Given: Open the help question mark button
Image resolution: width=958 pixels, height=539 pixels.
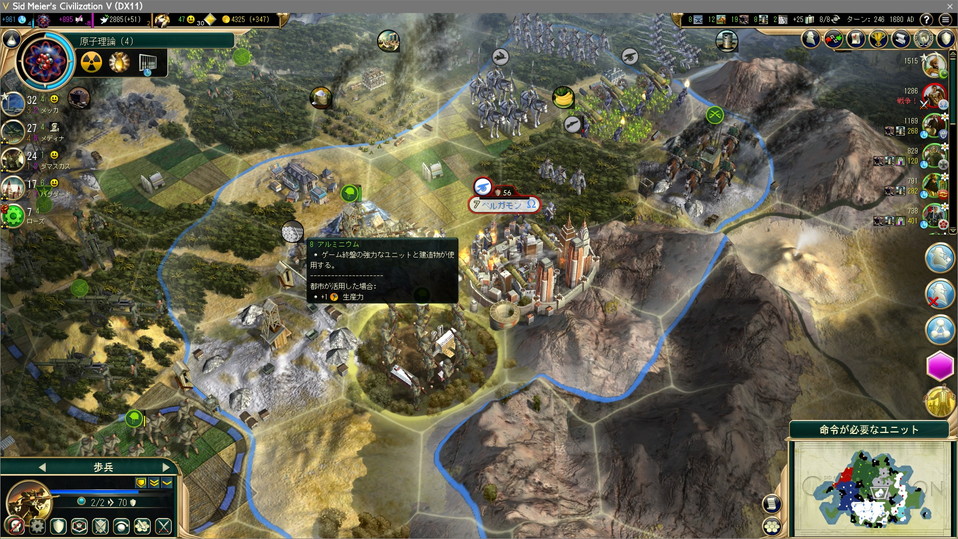Looking at the screenshot, I should 926,19.
